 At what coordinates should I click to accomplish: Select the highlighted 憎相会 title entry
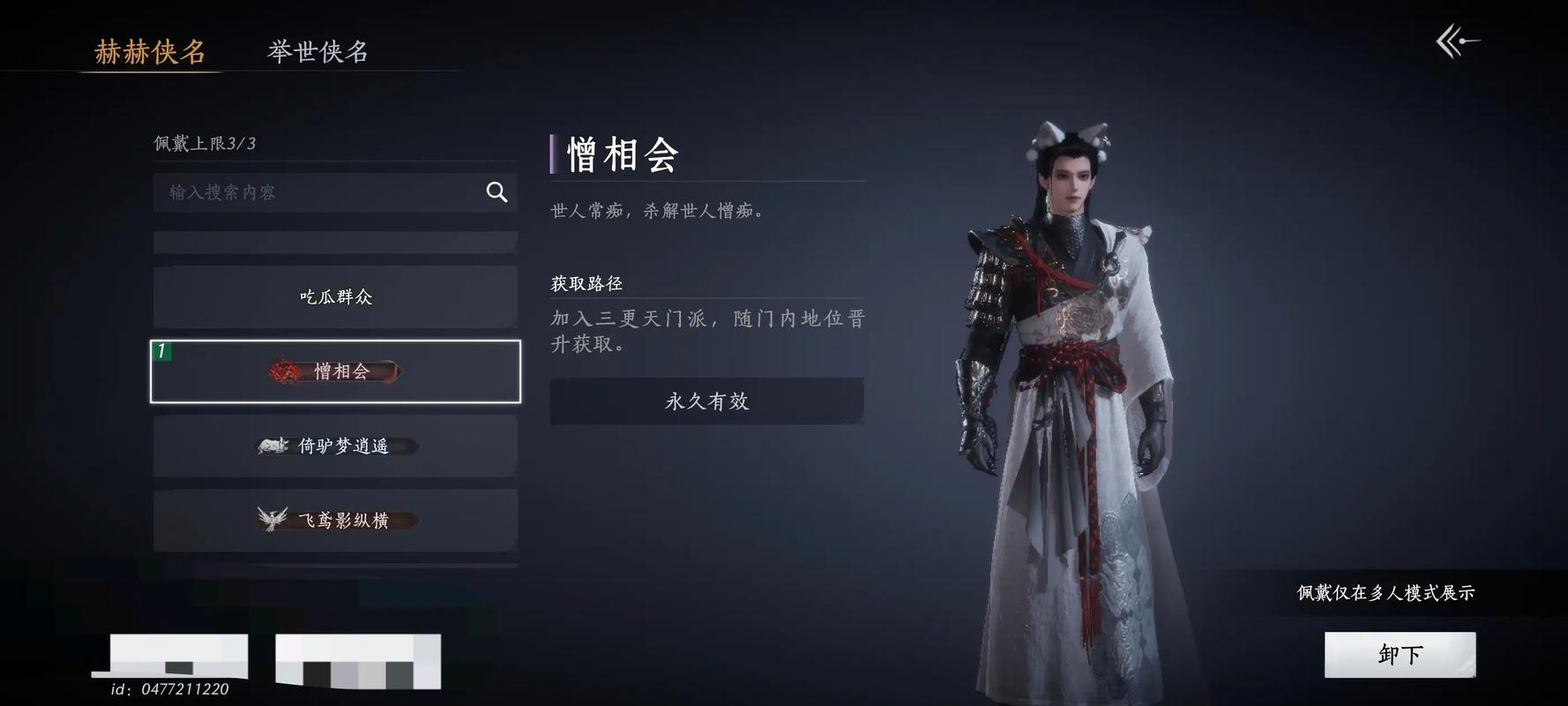coord(335,371)
